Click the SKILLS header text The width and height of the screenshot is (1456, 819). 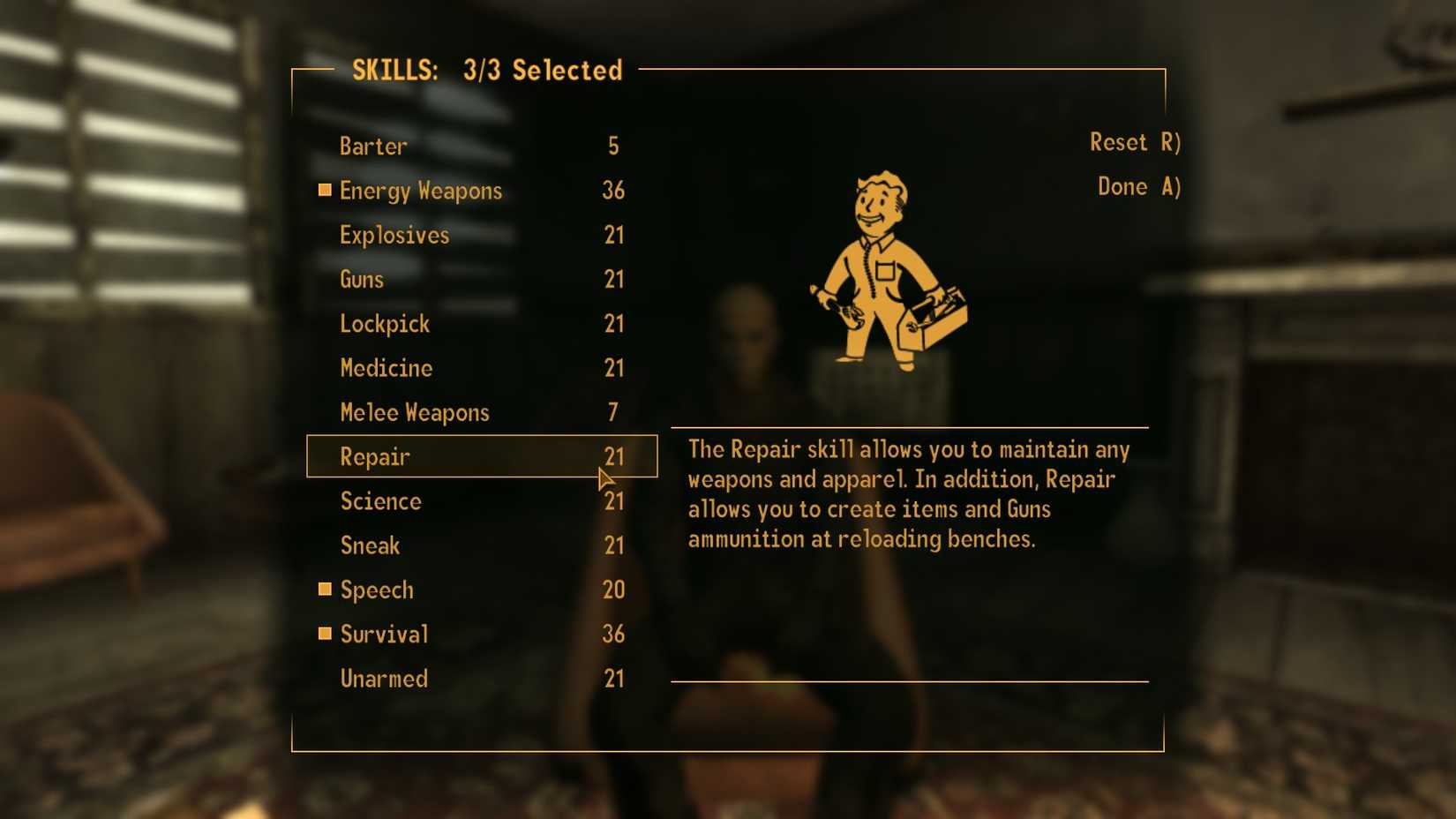point(486,71)
